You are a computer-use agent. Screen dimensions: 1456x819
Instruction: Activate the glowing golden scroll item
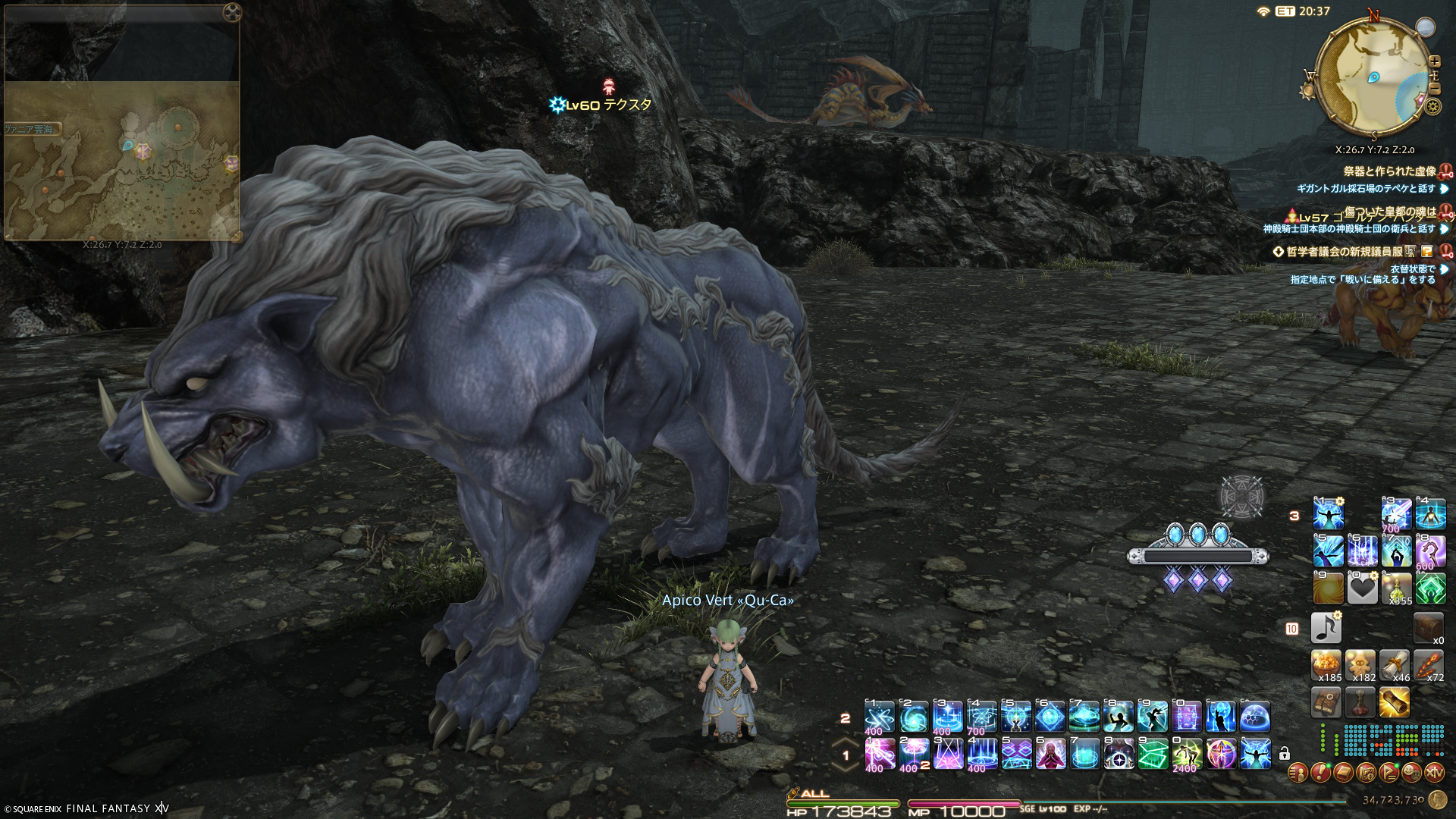click(x=1395, y=702)
